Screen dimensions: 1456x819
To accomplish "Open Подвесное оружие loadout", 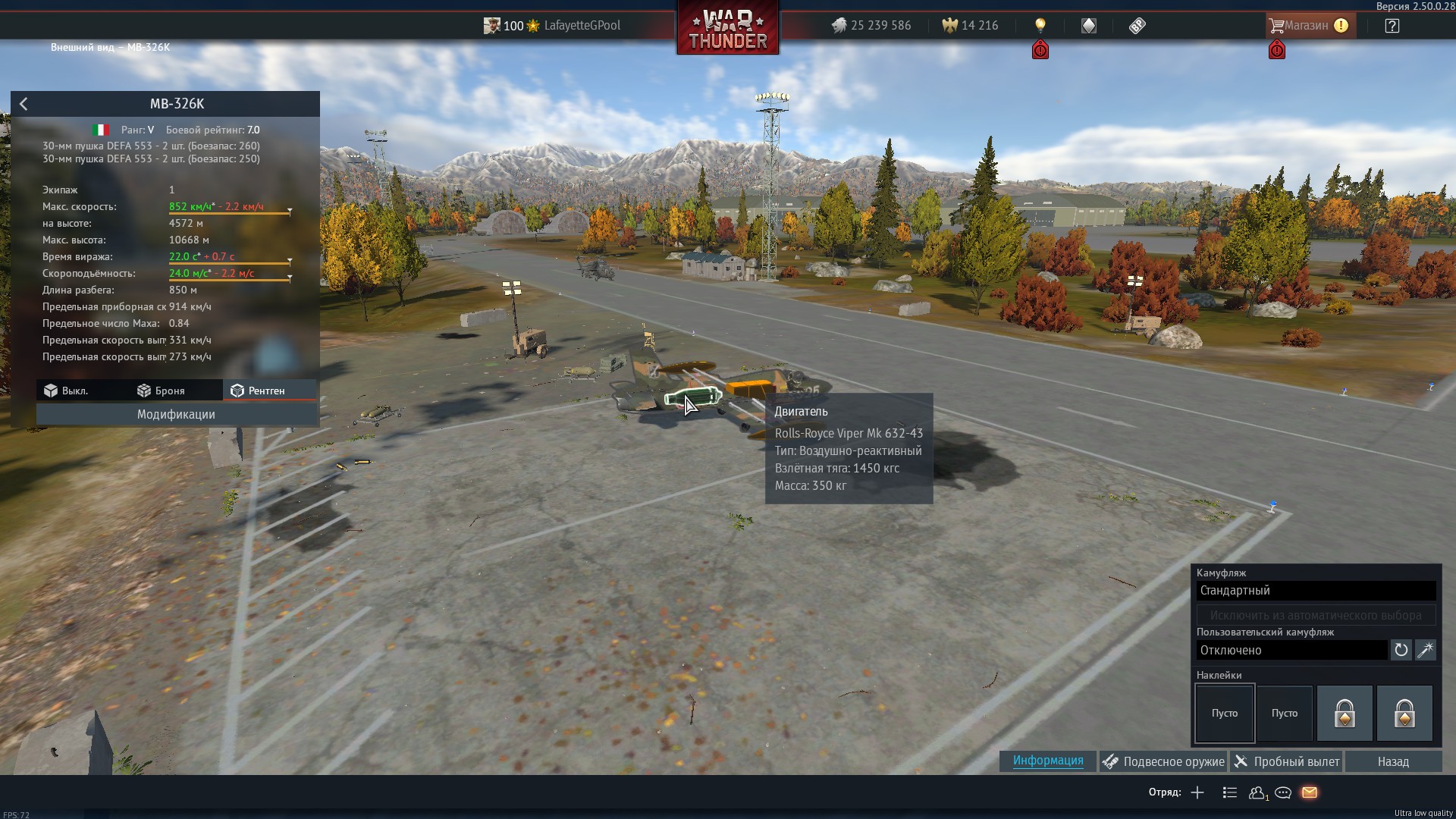I will (1163, 762).
